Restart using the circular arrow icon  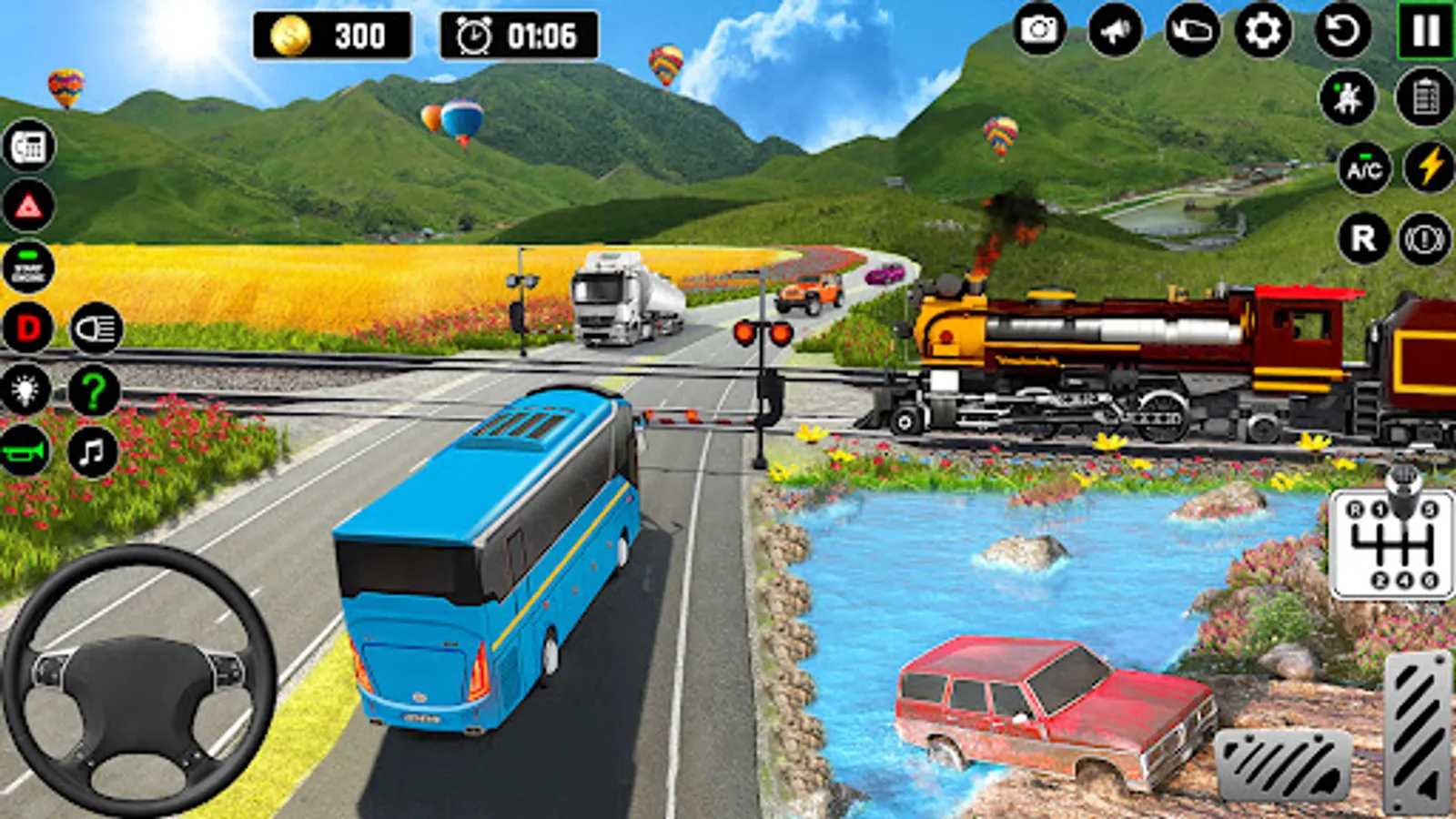point(1342,31)
